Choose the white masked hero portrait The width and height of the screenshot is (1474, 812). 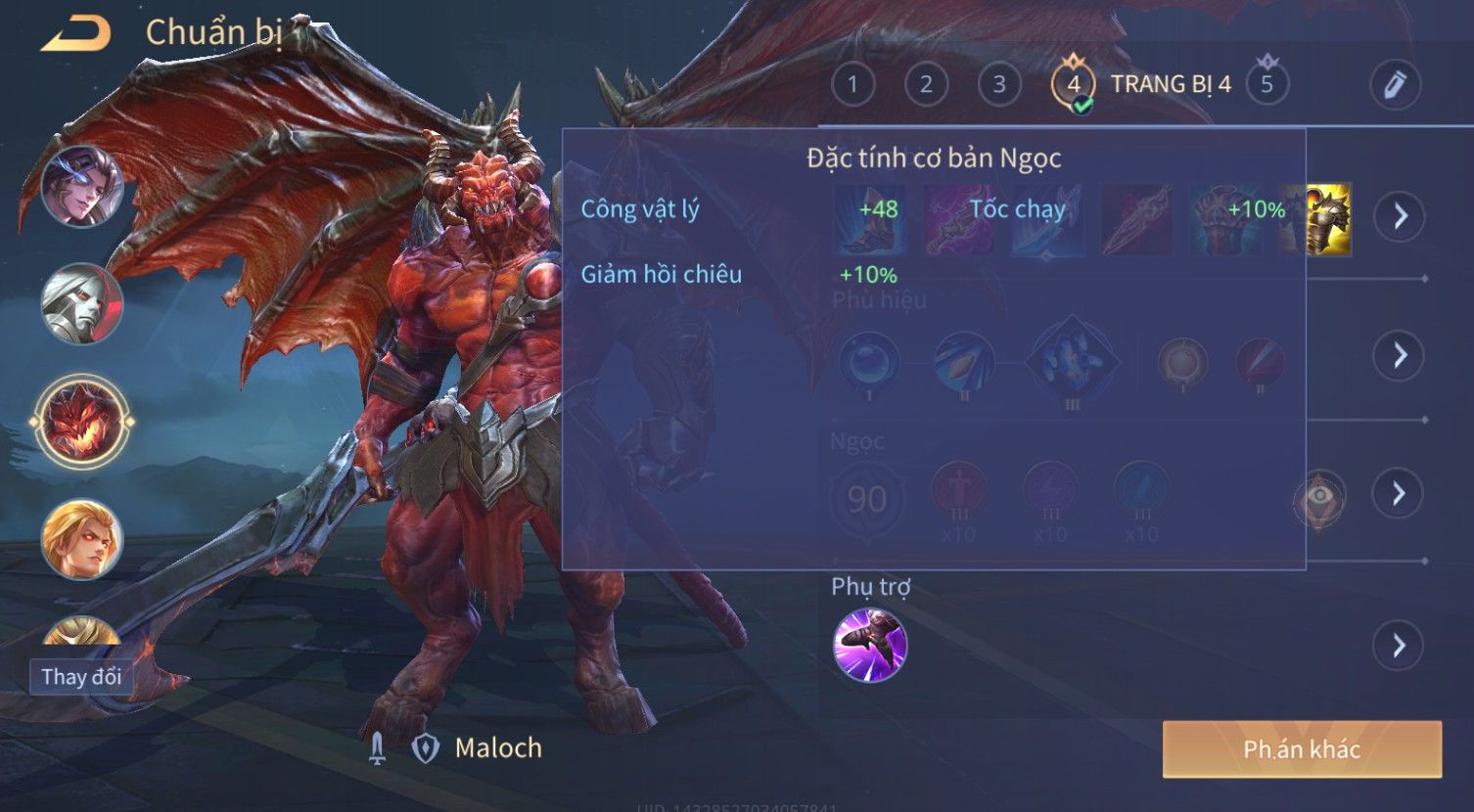coord(81,303)
